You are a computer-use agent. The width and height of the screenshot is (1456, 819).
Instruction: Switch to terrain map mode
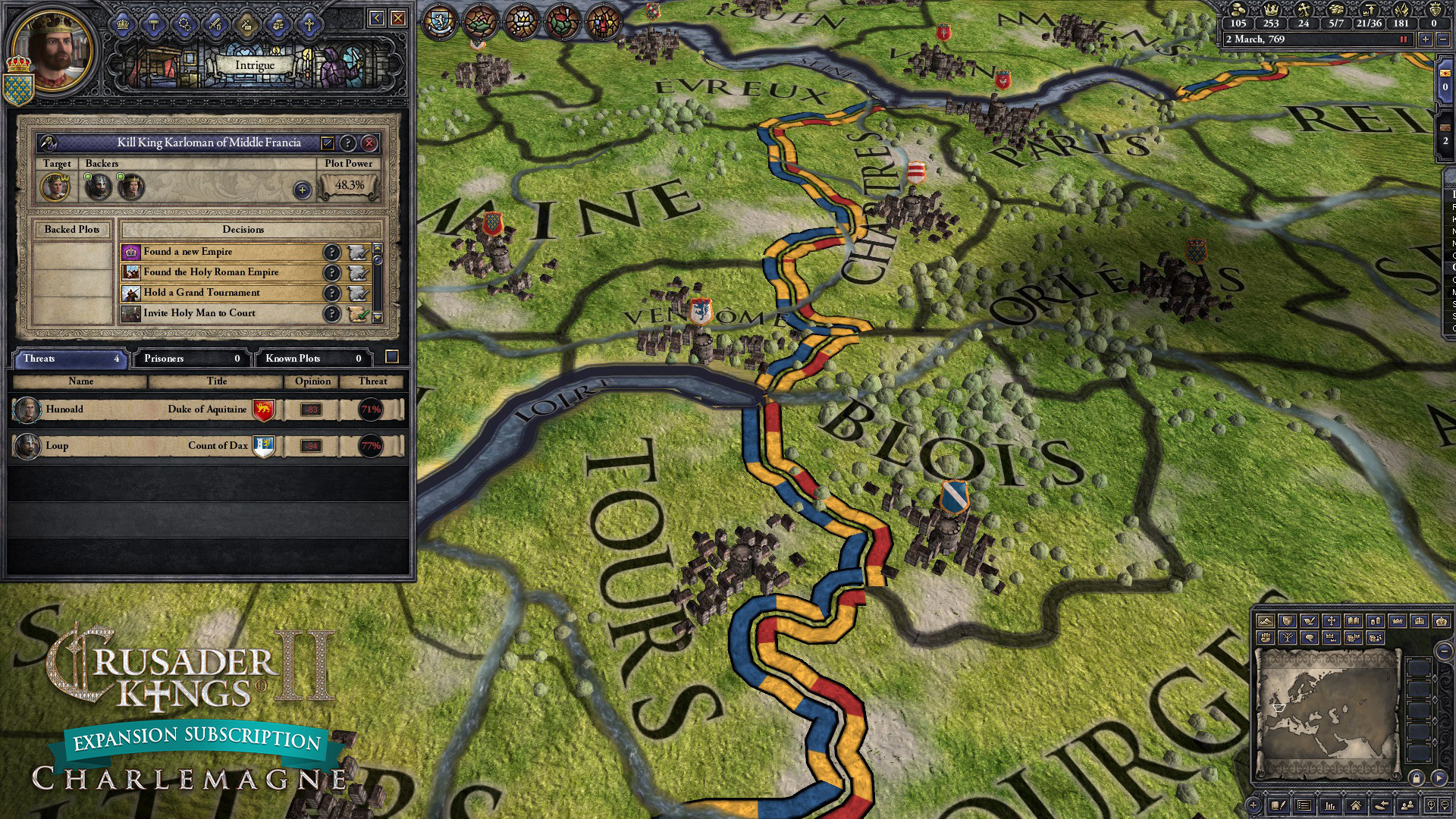1265,621
